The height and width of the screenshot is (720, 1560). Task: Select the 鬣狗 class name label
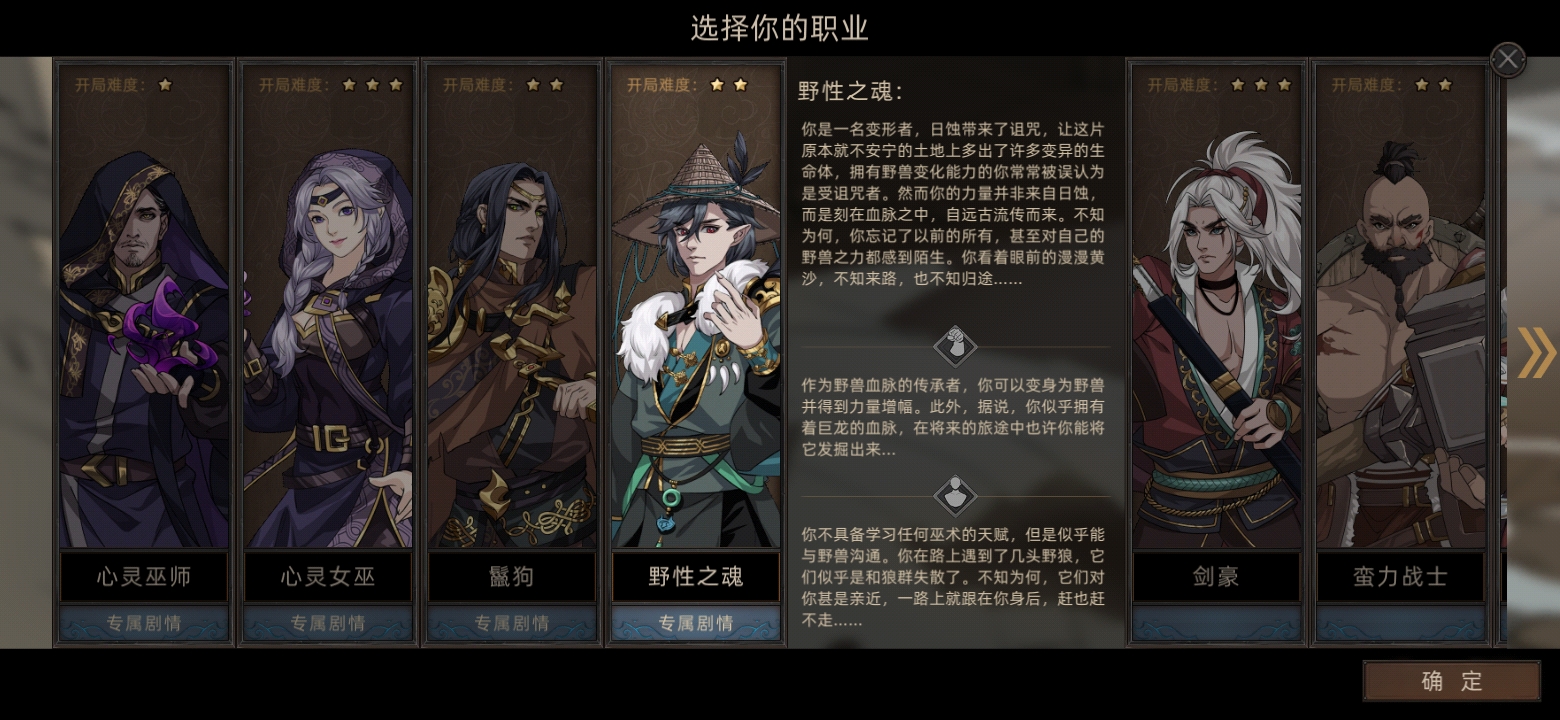(x=511, y=577)
